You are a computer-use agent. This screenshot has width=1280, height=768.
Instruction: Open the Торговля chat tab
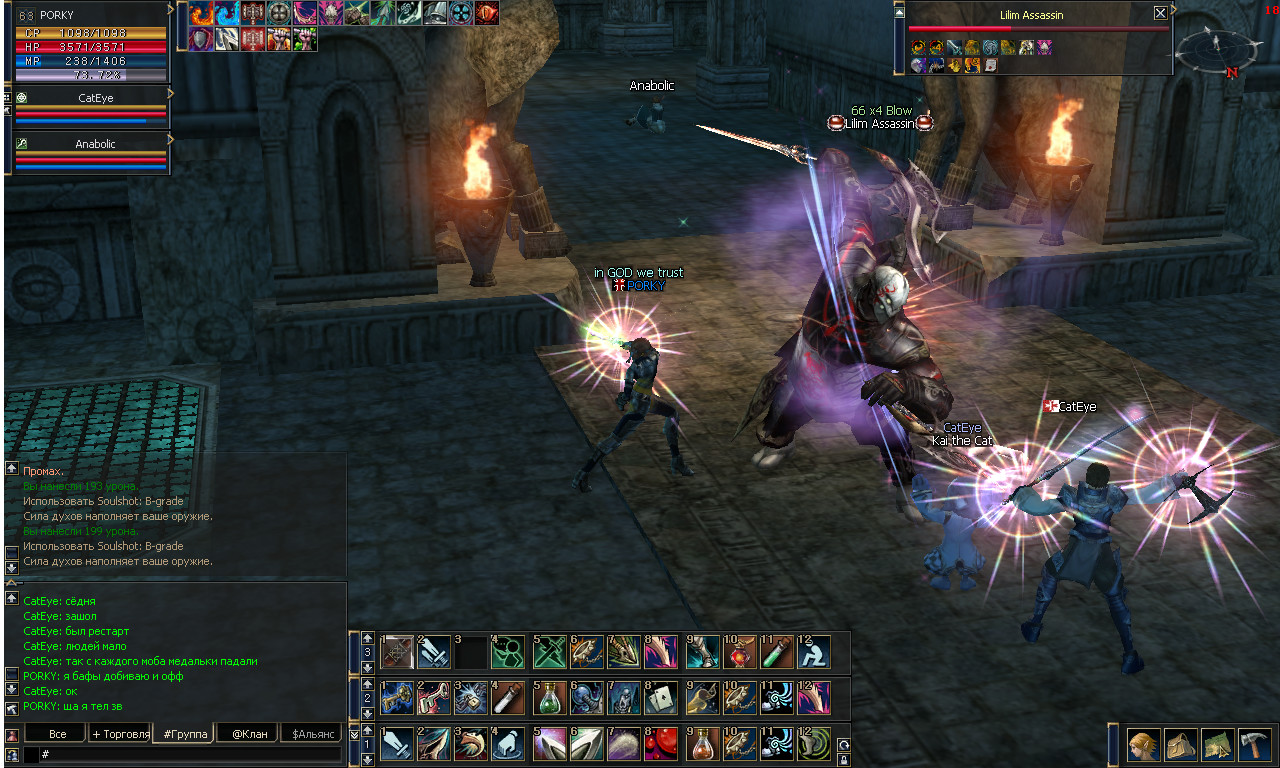pyautogui.click(x=120, y=734)
